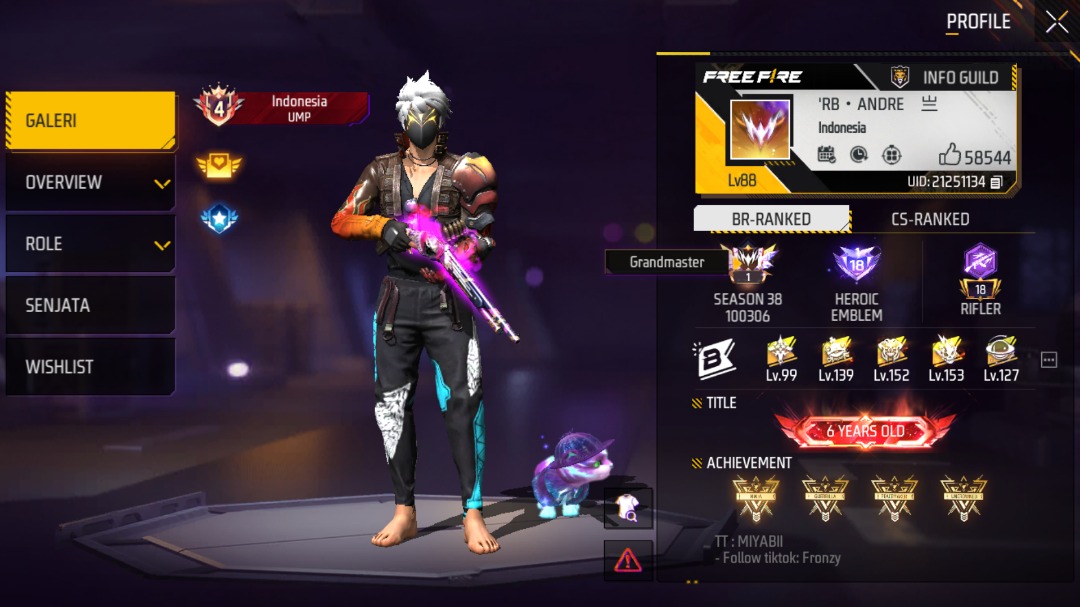Open the Senjata section
This screenshot has width=1080, height=607.
tap(90, 305)
